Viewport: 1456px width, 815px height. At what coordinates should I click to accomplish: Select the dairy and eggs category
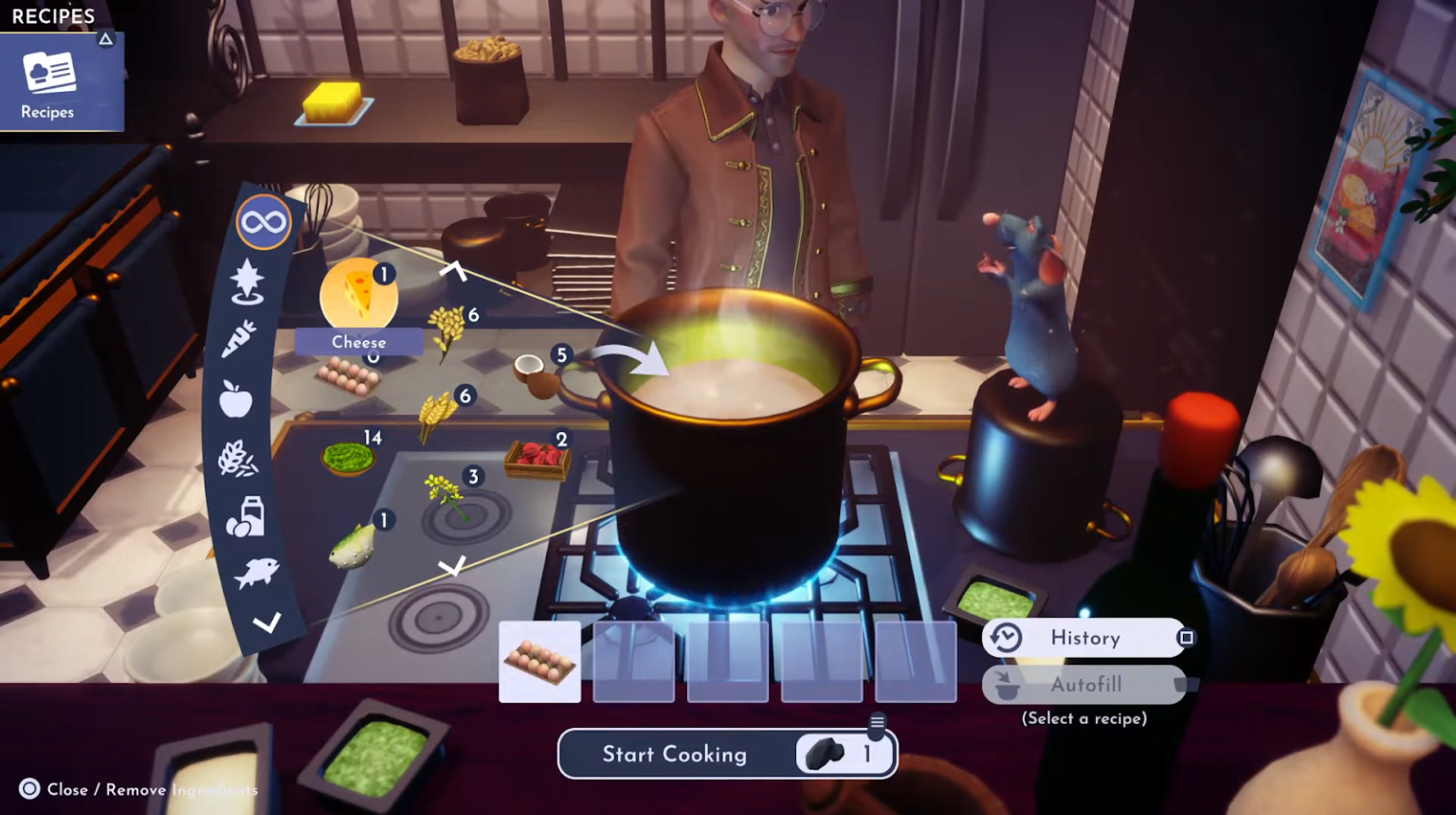tap(245, 516)
